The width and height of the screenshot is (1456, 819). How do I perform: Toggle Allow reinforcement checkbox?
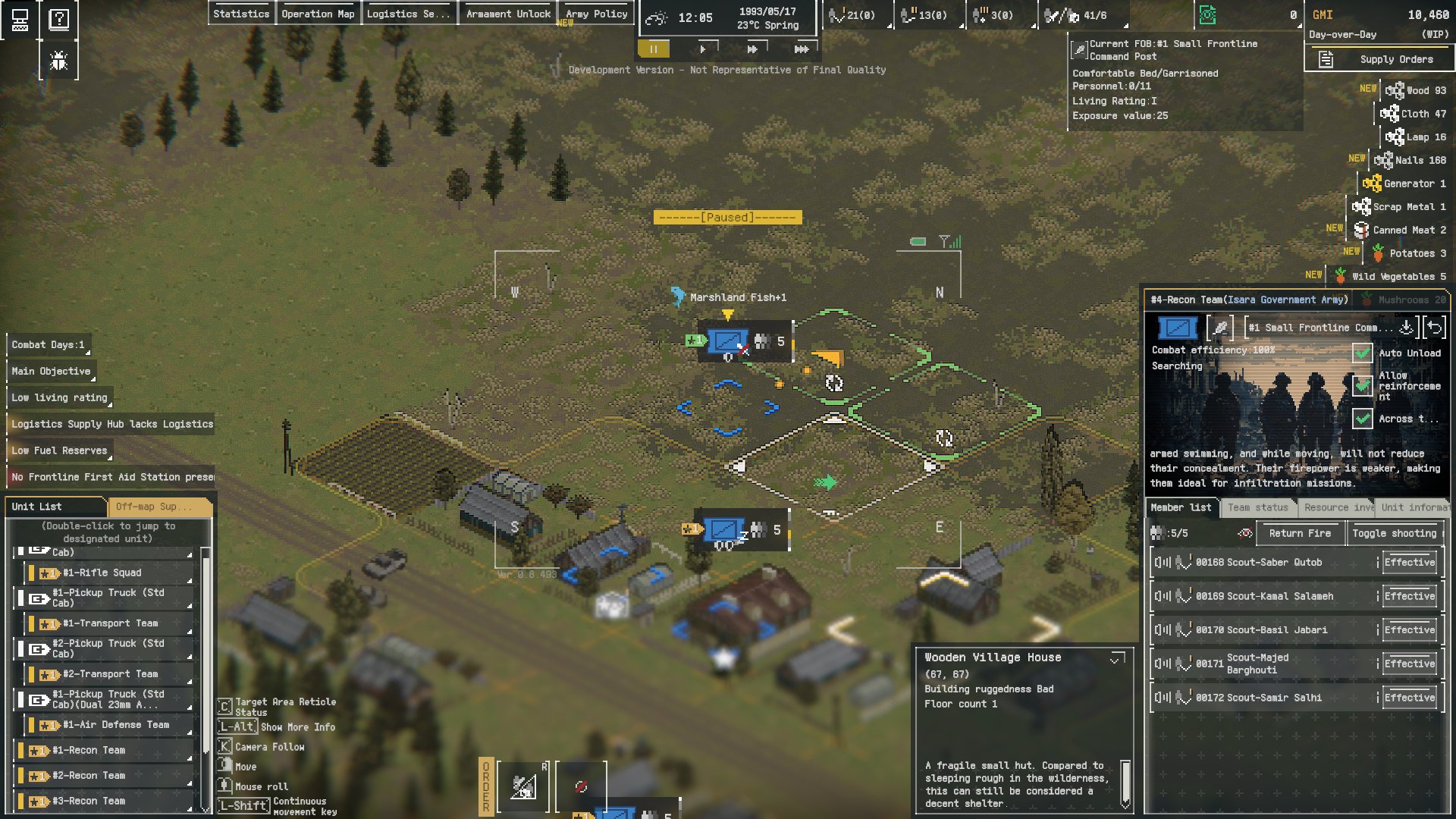coord(1362,385)
